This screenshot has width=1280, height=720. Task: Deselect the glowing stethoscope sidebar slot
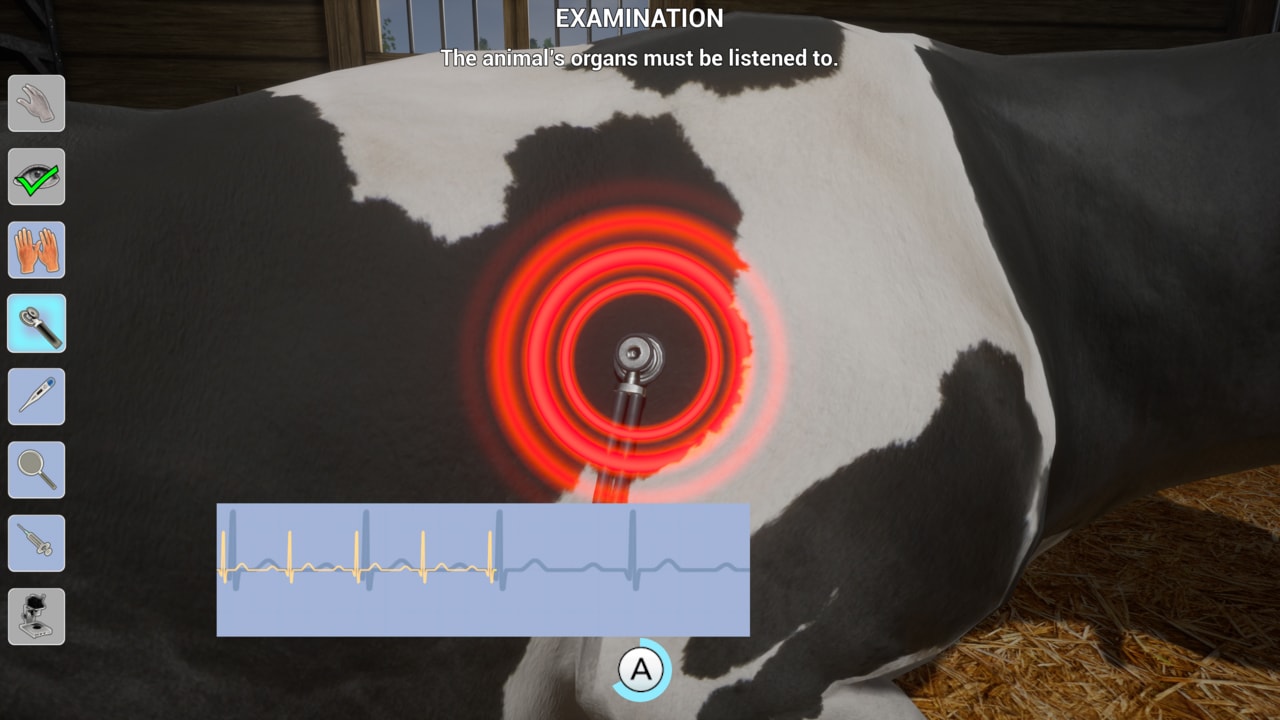(x=36, y=323)
